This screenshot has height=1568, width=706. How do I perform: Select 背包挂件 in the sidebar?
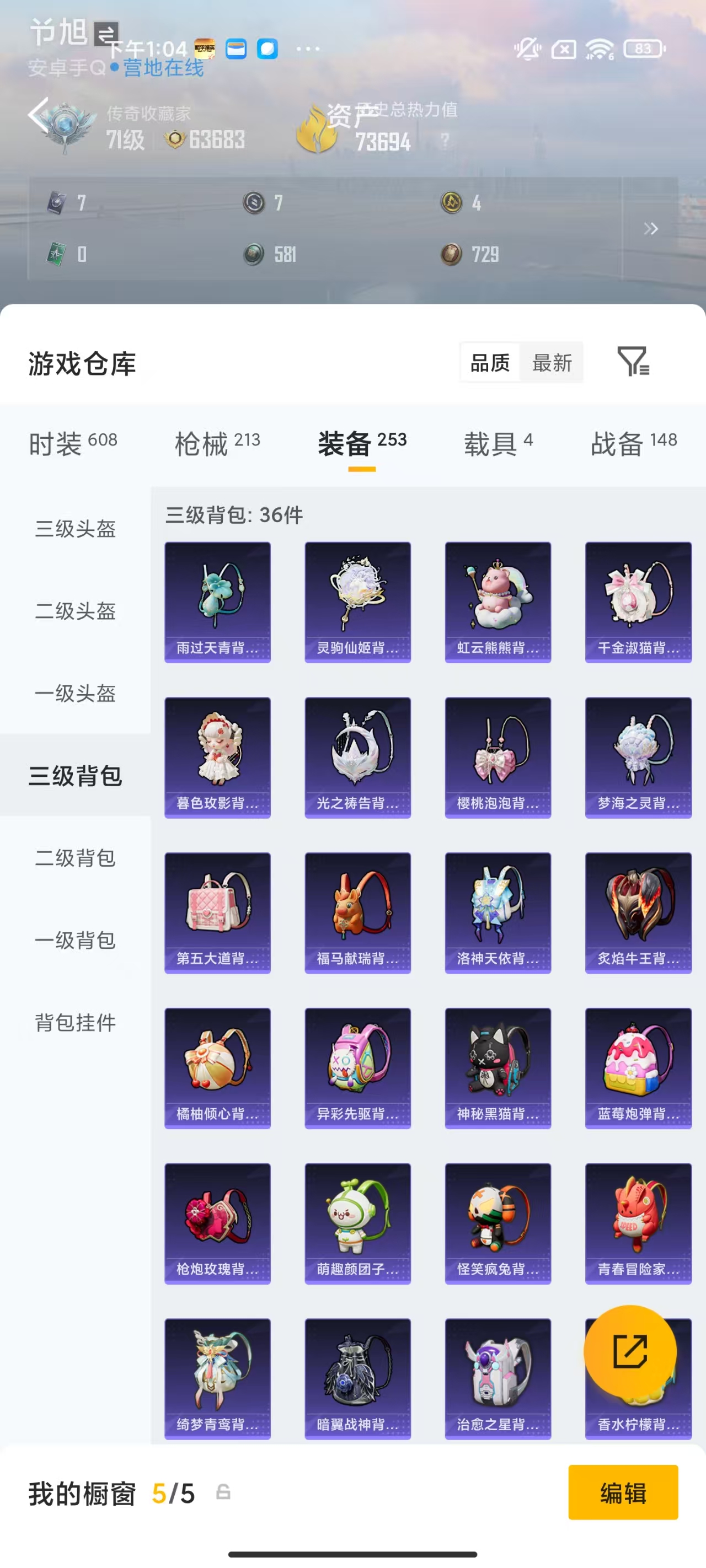74,1024
